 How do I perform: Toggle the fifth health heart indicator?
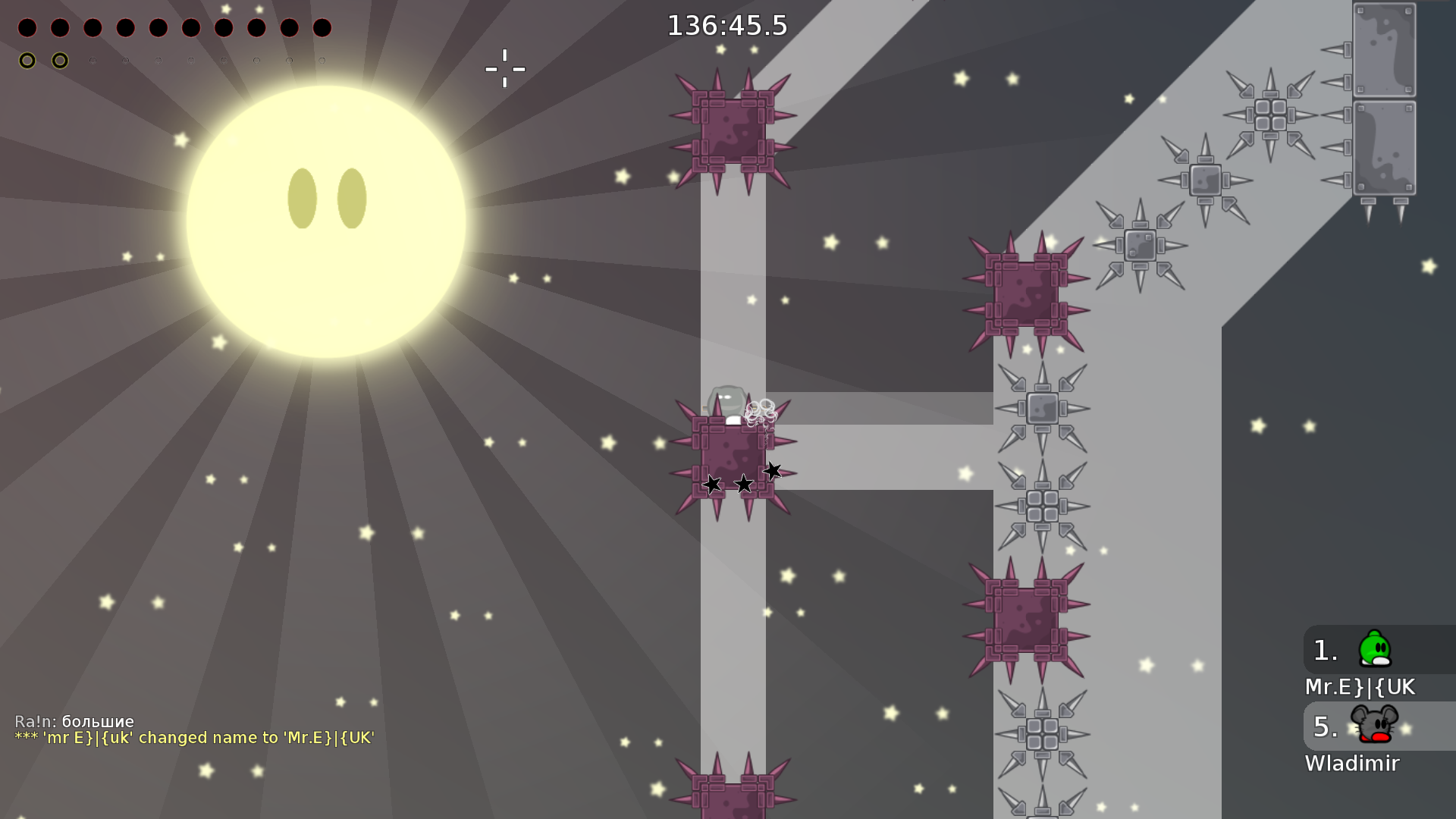pos(156,28)
